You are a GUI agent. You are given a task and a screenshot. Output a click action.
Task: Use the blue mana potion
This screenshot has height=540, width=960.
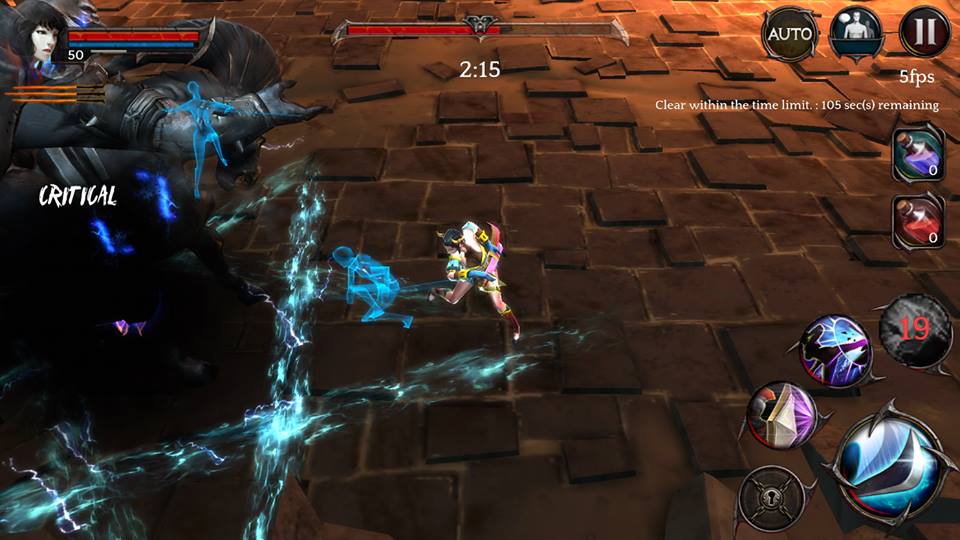[x=918, y=155]
